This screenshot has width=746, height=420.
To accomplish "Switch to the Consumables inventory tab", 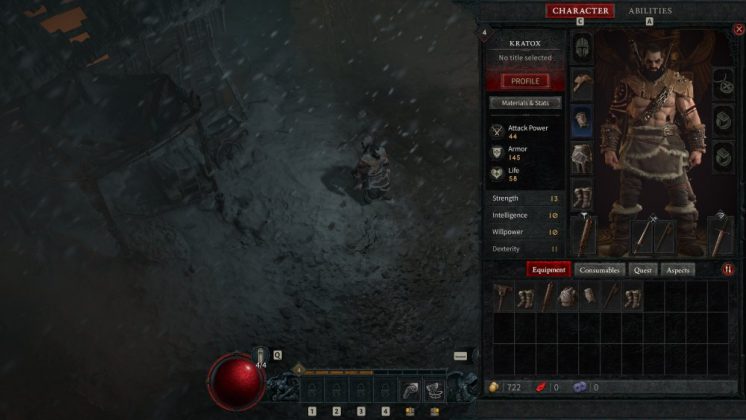I will click(x=600, y=270).
